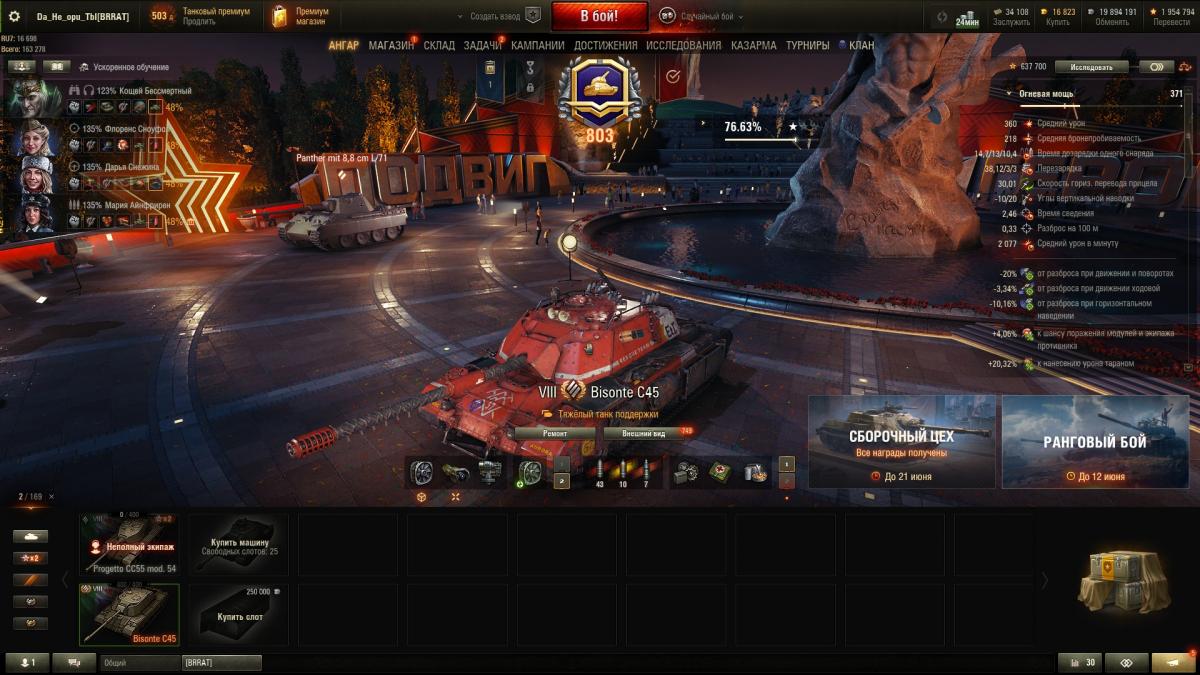1200x675 pixels.
Task: Click the Создать взвод button
Action: 495,16
